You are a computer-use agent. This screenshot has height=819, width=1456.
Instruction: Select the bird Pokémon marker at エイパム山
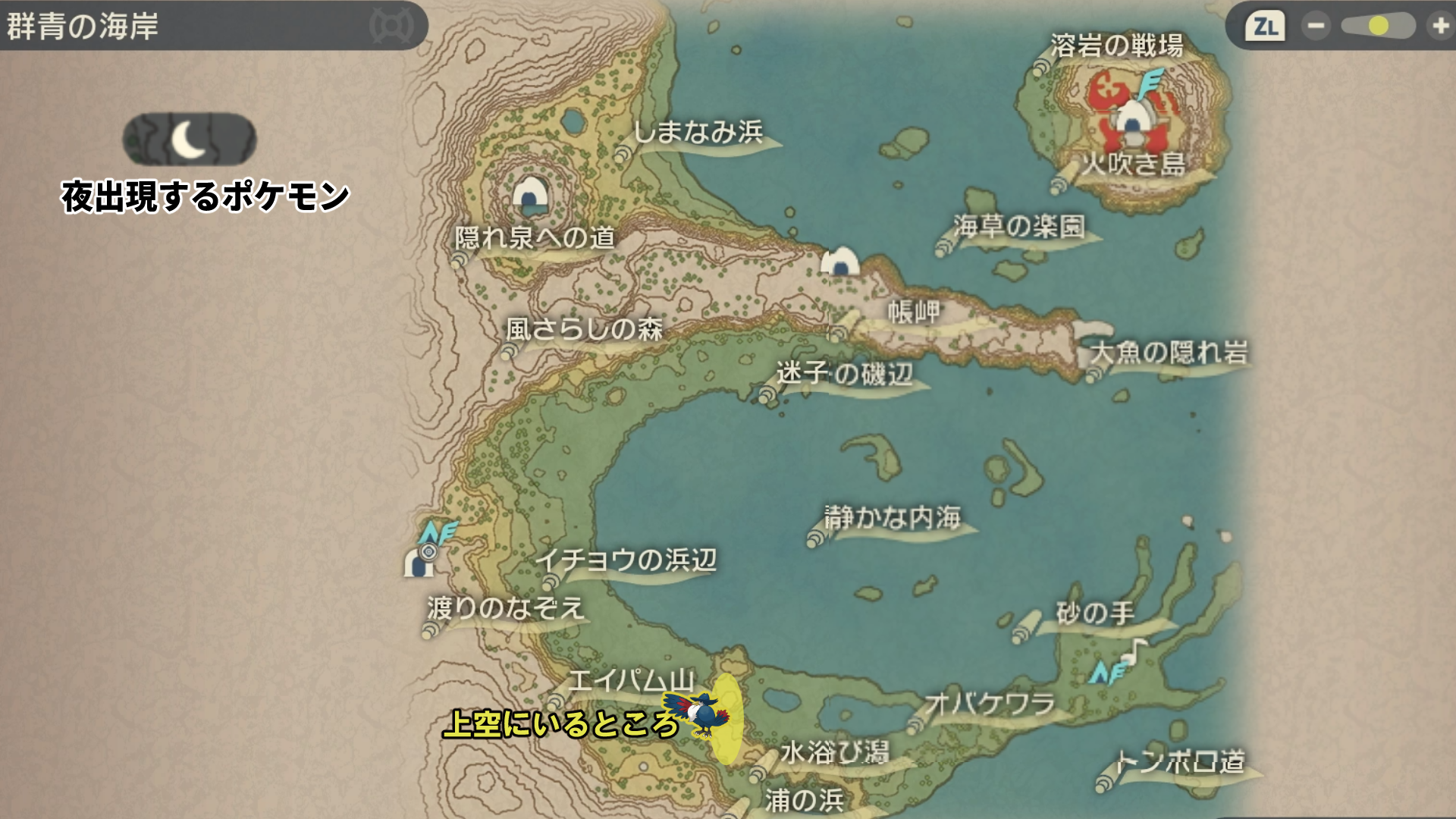tap(700, 713)
